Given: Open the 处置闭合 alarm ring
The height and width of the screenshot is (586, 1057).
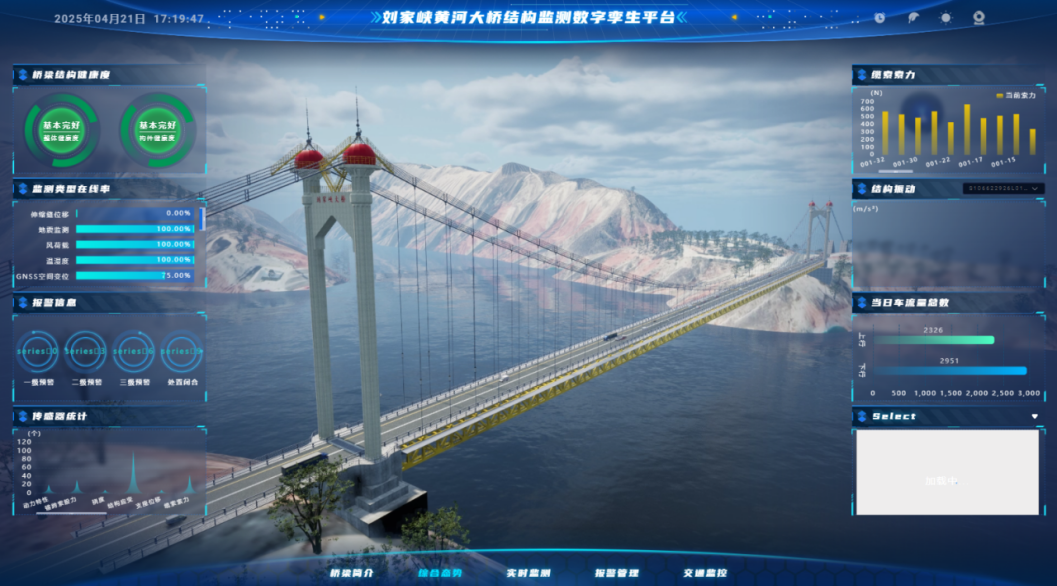Looking at the screenshot, I should coord(182,352).
